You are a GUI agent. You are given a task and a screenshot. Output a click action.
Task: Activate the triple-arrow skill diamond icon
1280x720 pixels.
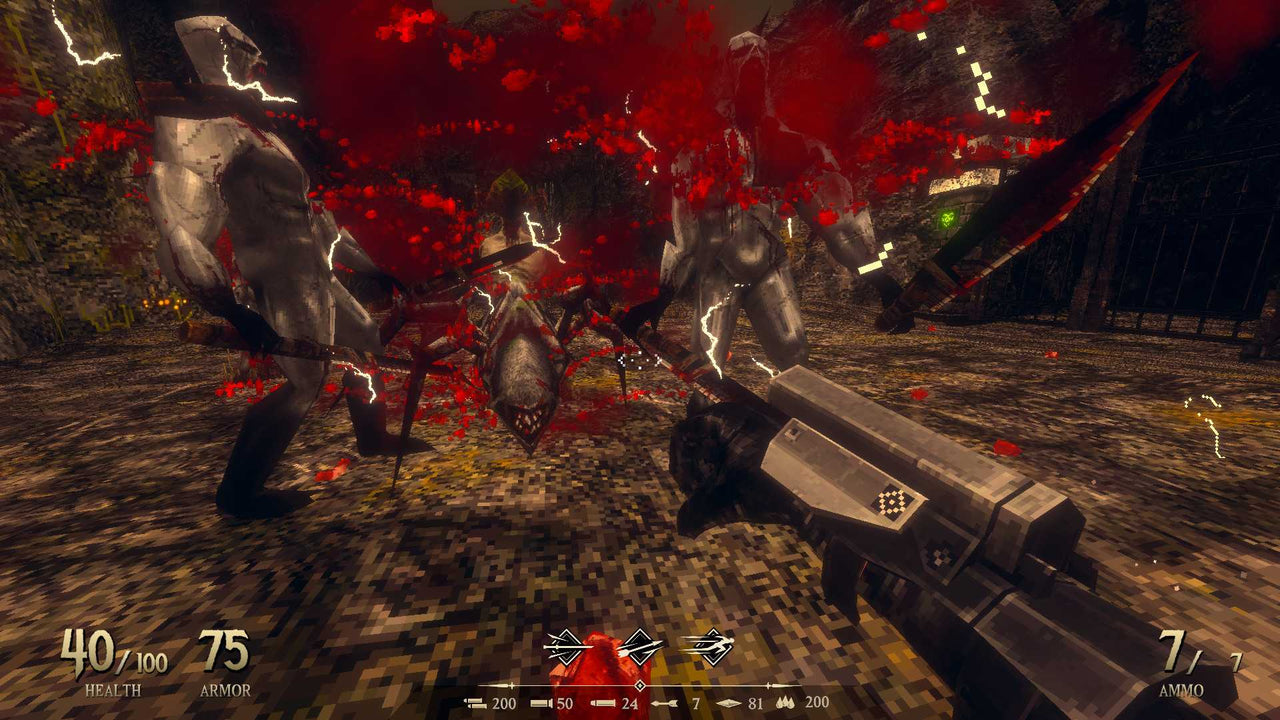click(565, 647)
